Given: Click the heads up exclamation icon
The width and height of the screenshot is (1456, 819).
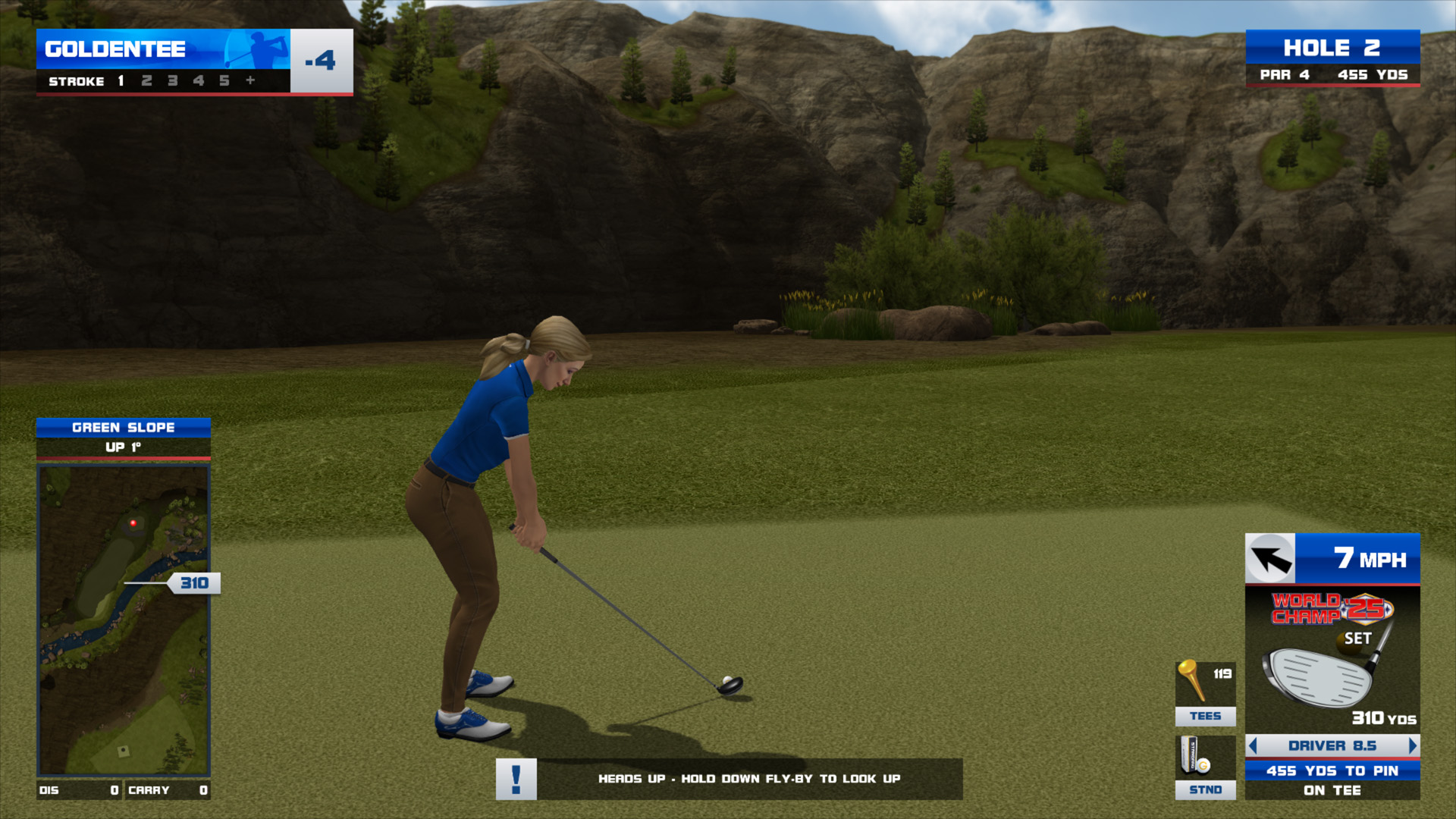Looking at the screenshot, I should (x=516, y=779).
